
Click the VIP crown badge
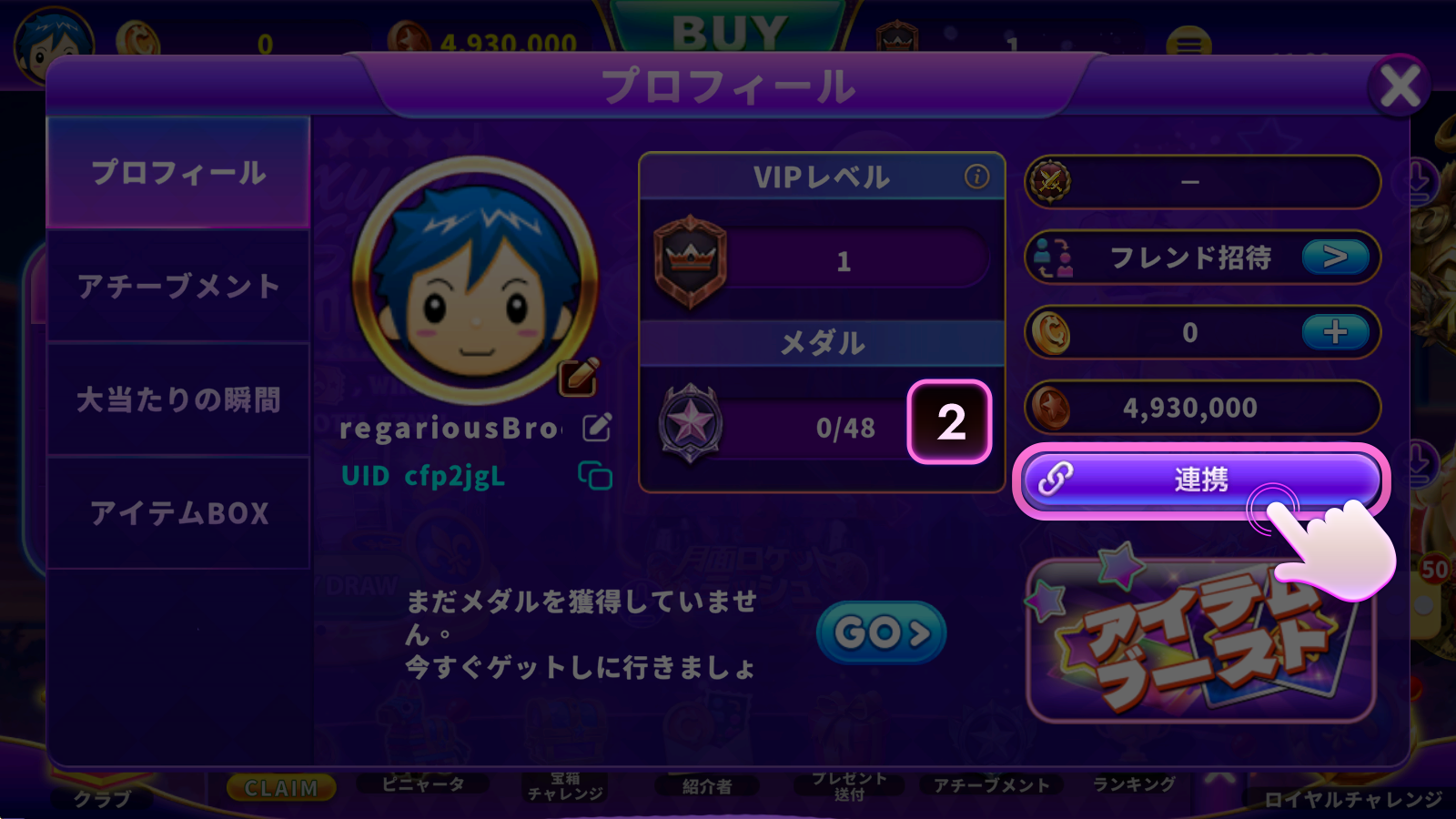coord(691,261)
